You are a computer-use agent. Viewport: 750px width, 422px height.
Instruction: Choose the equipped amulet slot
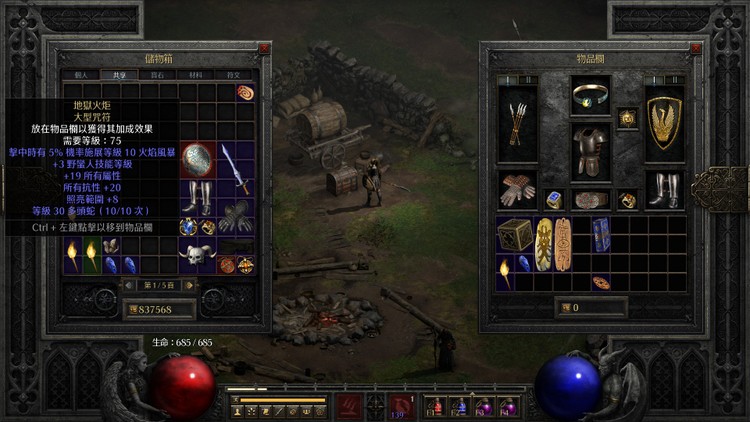click(x=590, y=98)
